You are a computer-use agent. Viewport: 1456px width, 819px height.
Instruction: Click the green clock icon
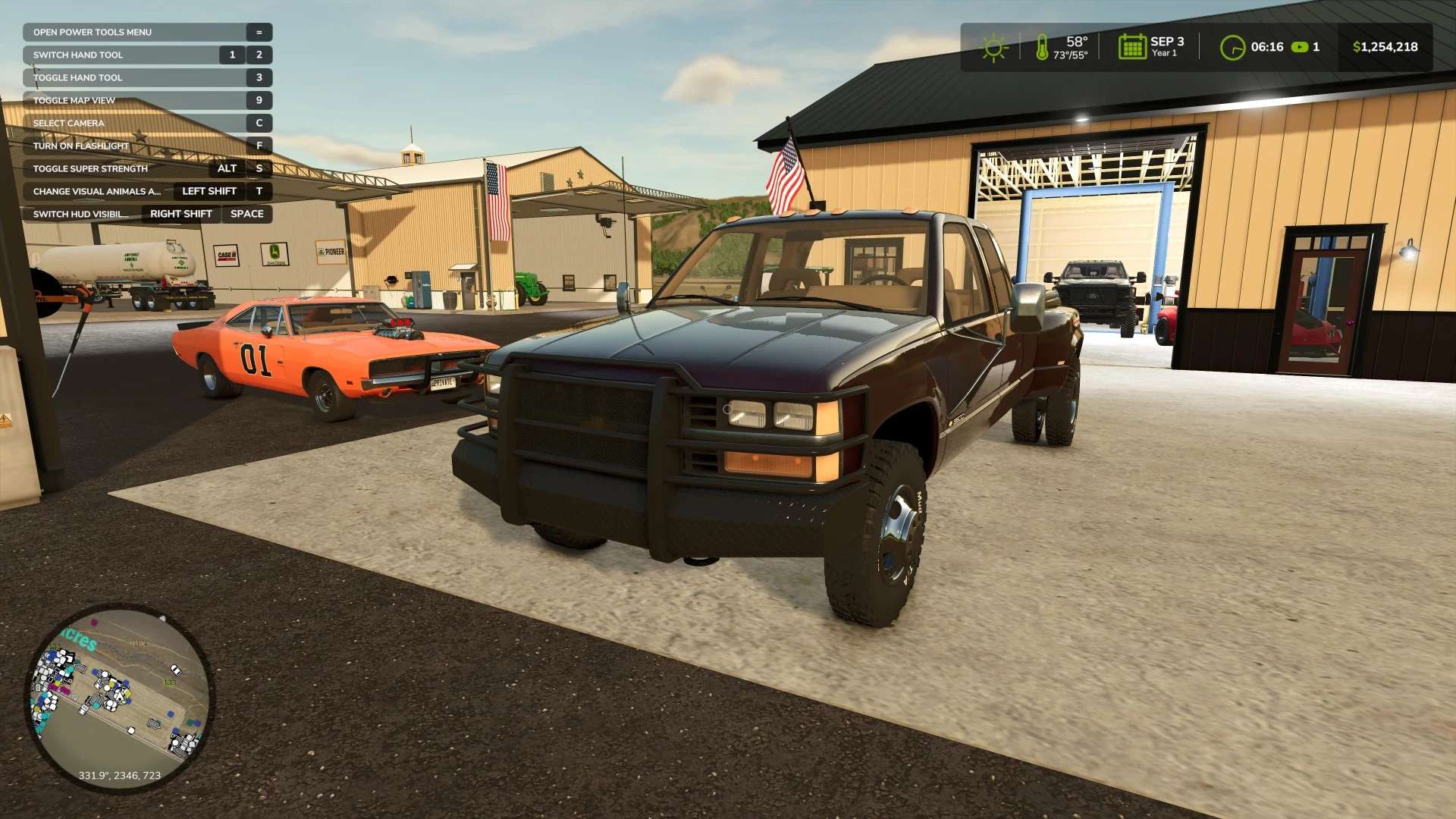click(x=1232, y=47)
